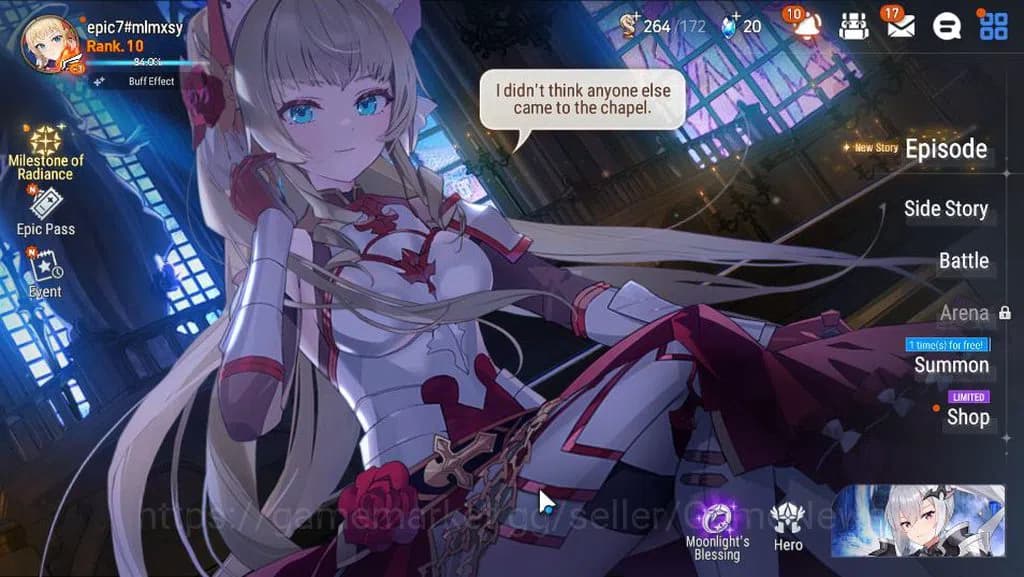Open the Summon screen
The image size is (1024, 577).
coord(951,365)
